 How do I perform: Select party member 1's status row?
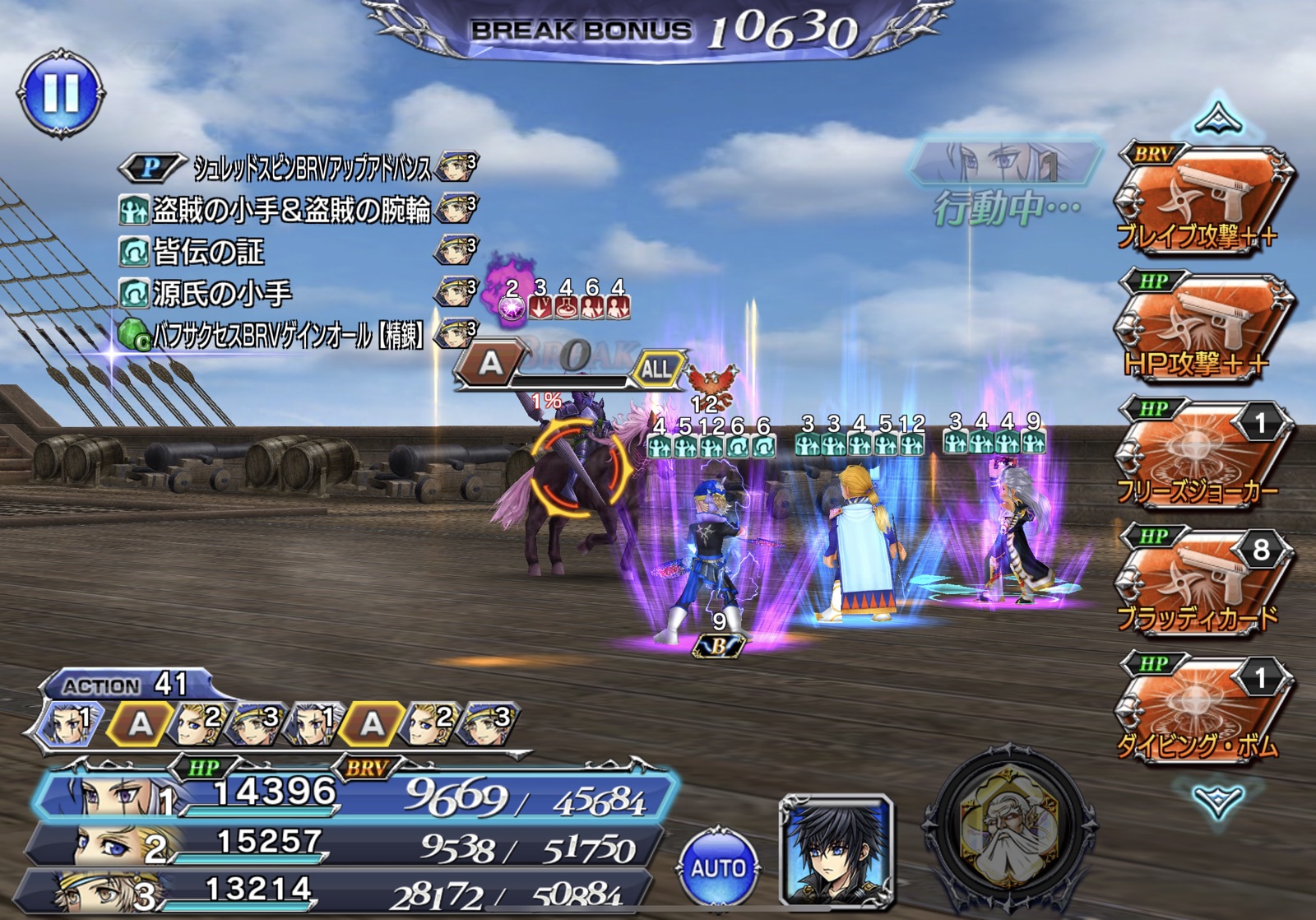[x=354, y=796]
